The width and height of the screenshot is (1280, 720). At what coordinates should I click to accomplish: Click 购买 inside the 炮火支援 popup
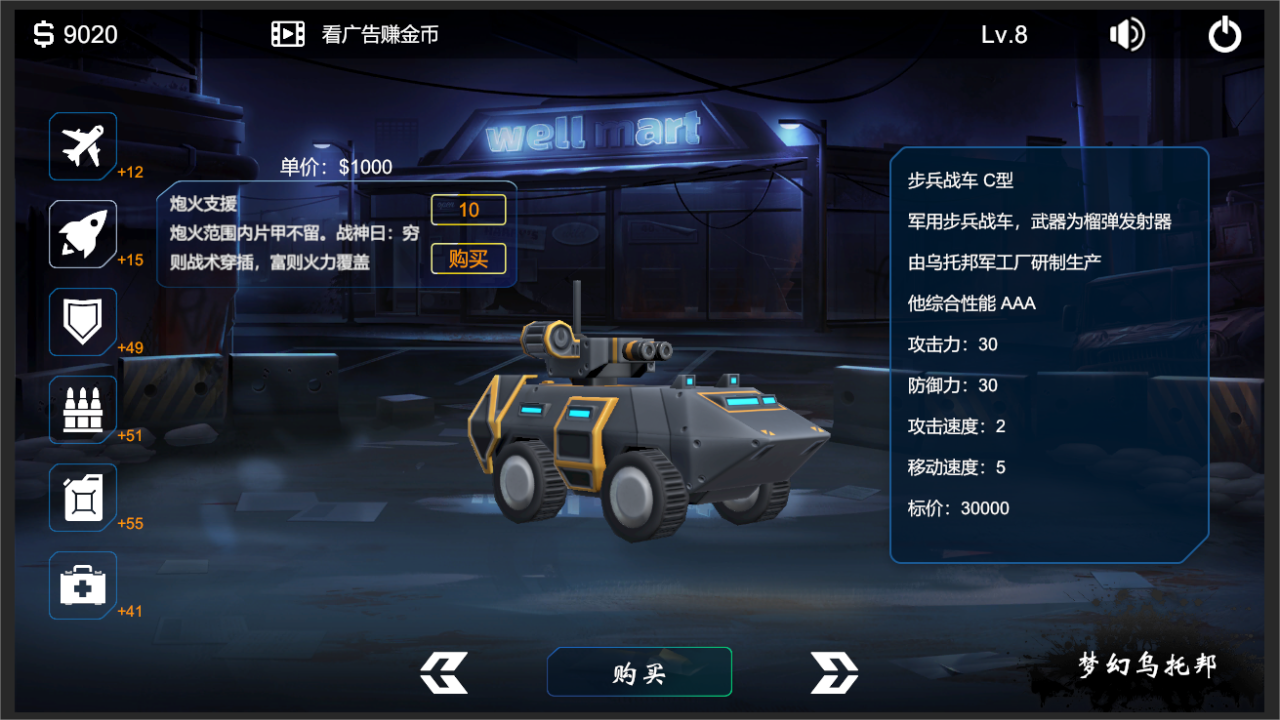pos(468,258)
